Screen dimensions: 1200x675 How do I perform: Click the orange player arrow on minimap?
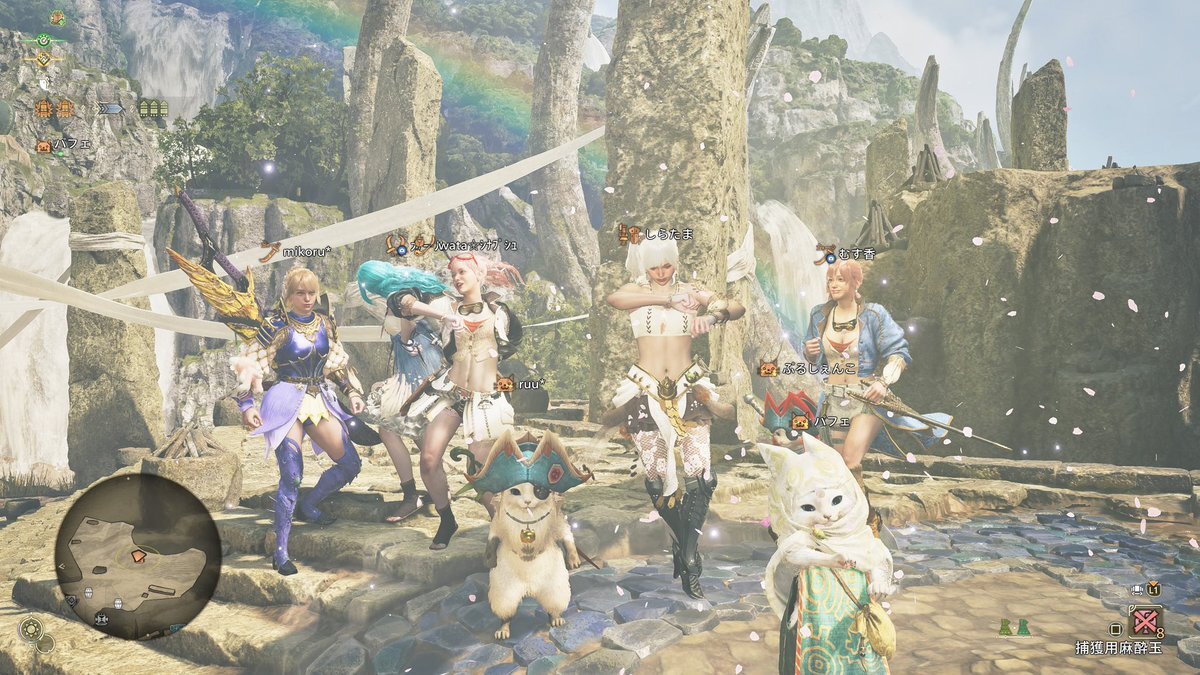pyautogui.click(x=139, y=554)
